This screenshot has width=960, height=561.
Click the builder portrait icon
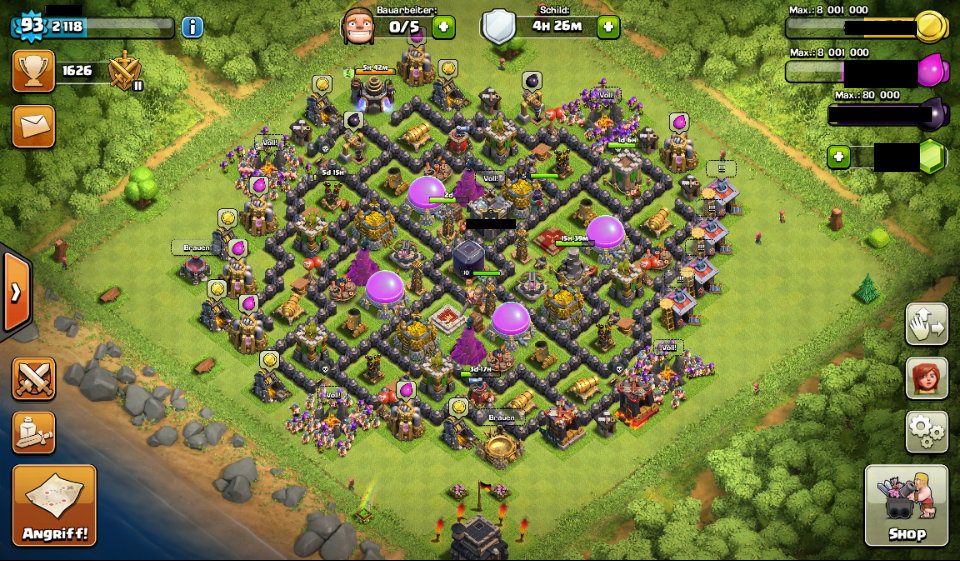[x=358, y=26]
